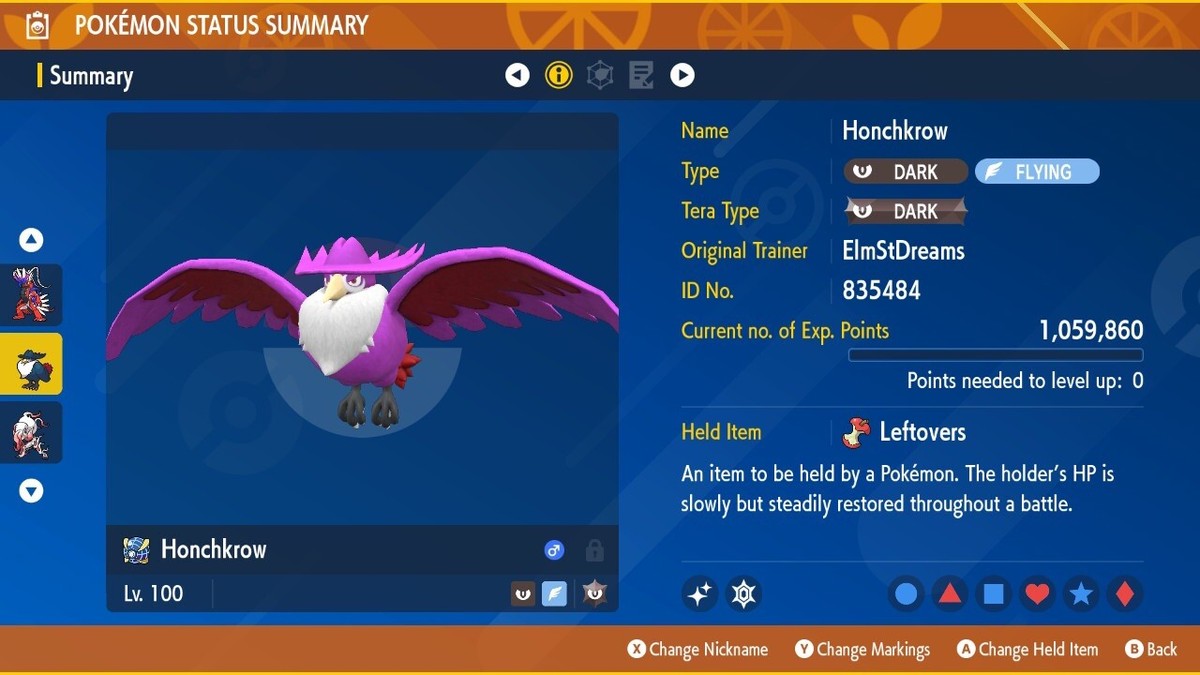
Task: Click the shiny sparkle icon
Action: point(700,594)
